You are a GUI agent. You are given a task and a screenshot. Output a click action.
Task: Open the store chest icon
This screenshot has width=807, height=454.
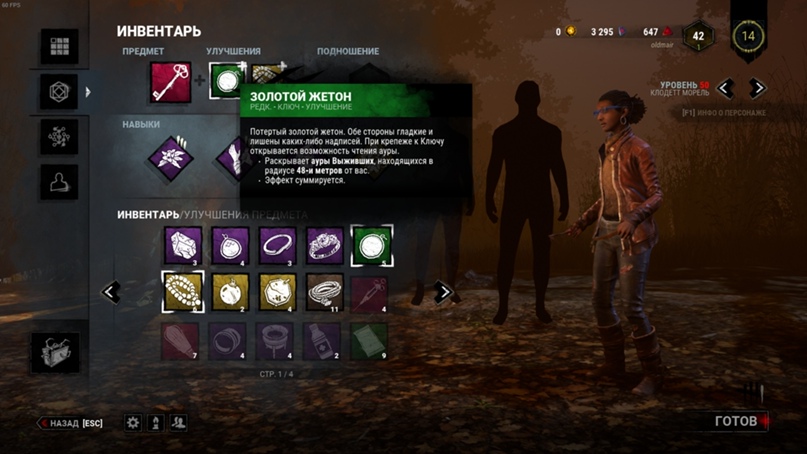59,353
